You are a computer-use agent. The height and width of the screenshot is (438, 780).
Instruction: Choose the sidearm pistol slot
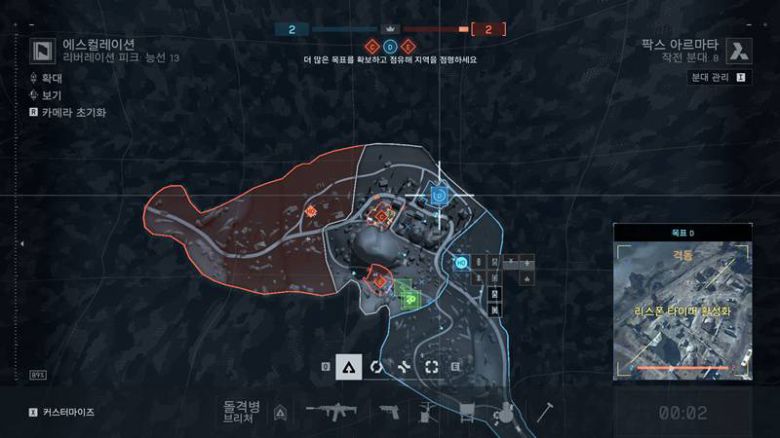pos(389,410)
